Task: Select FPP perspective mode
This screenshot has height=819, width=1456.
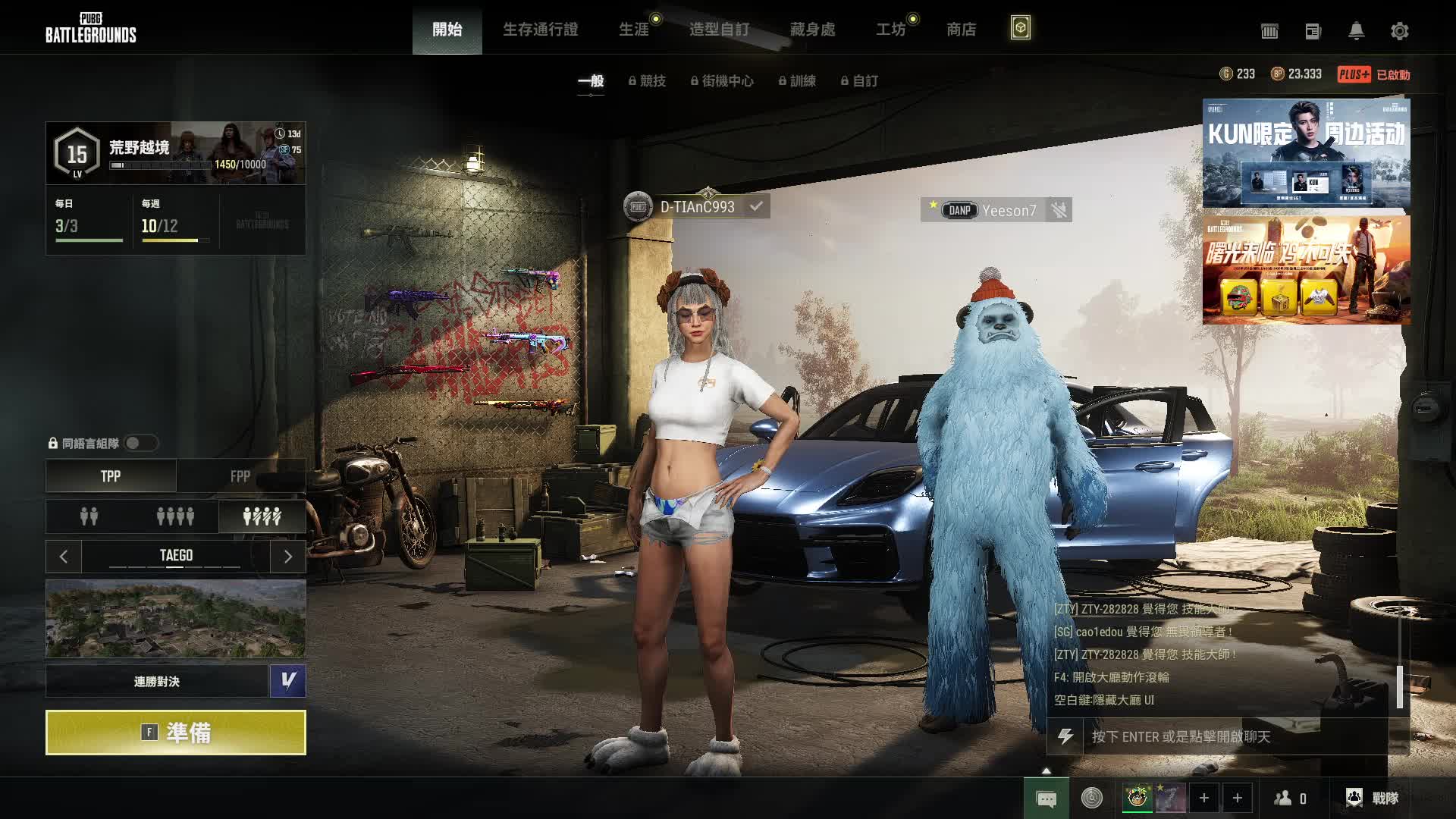Action: point(240,476)
